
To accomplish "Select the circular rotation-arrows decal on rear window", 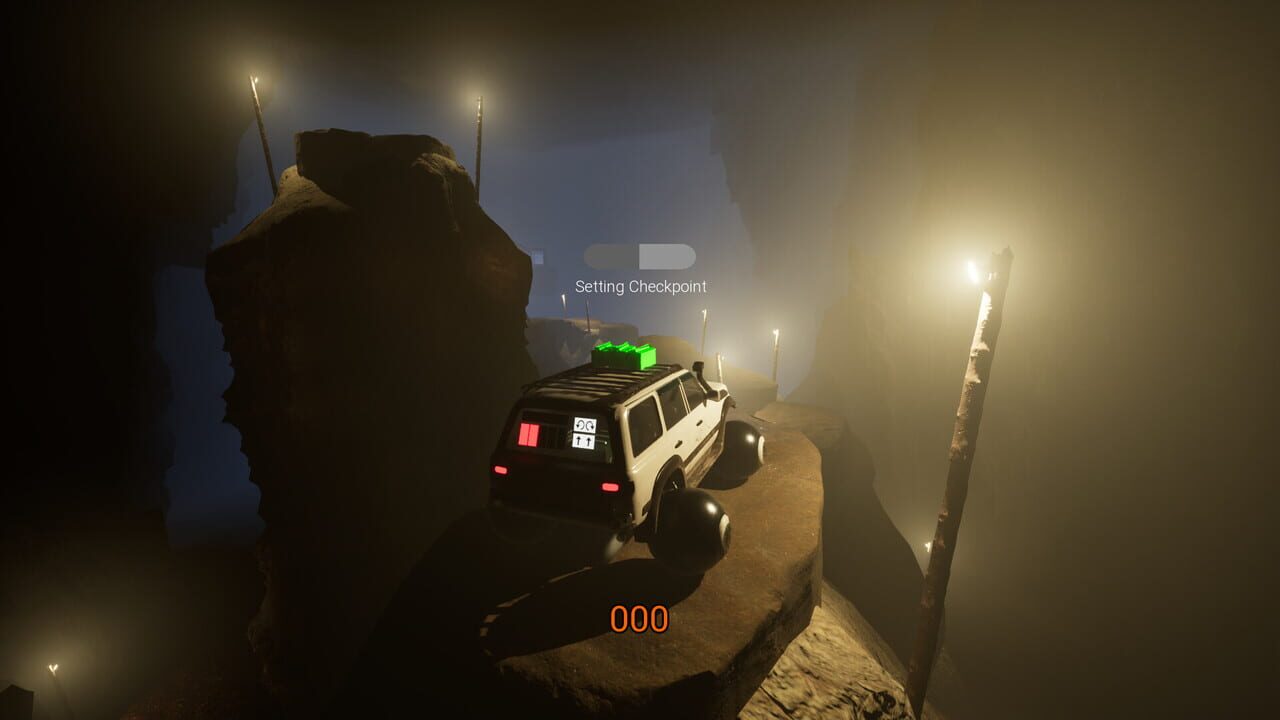I will (x=584, y=425).
